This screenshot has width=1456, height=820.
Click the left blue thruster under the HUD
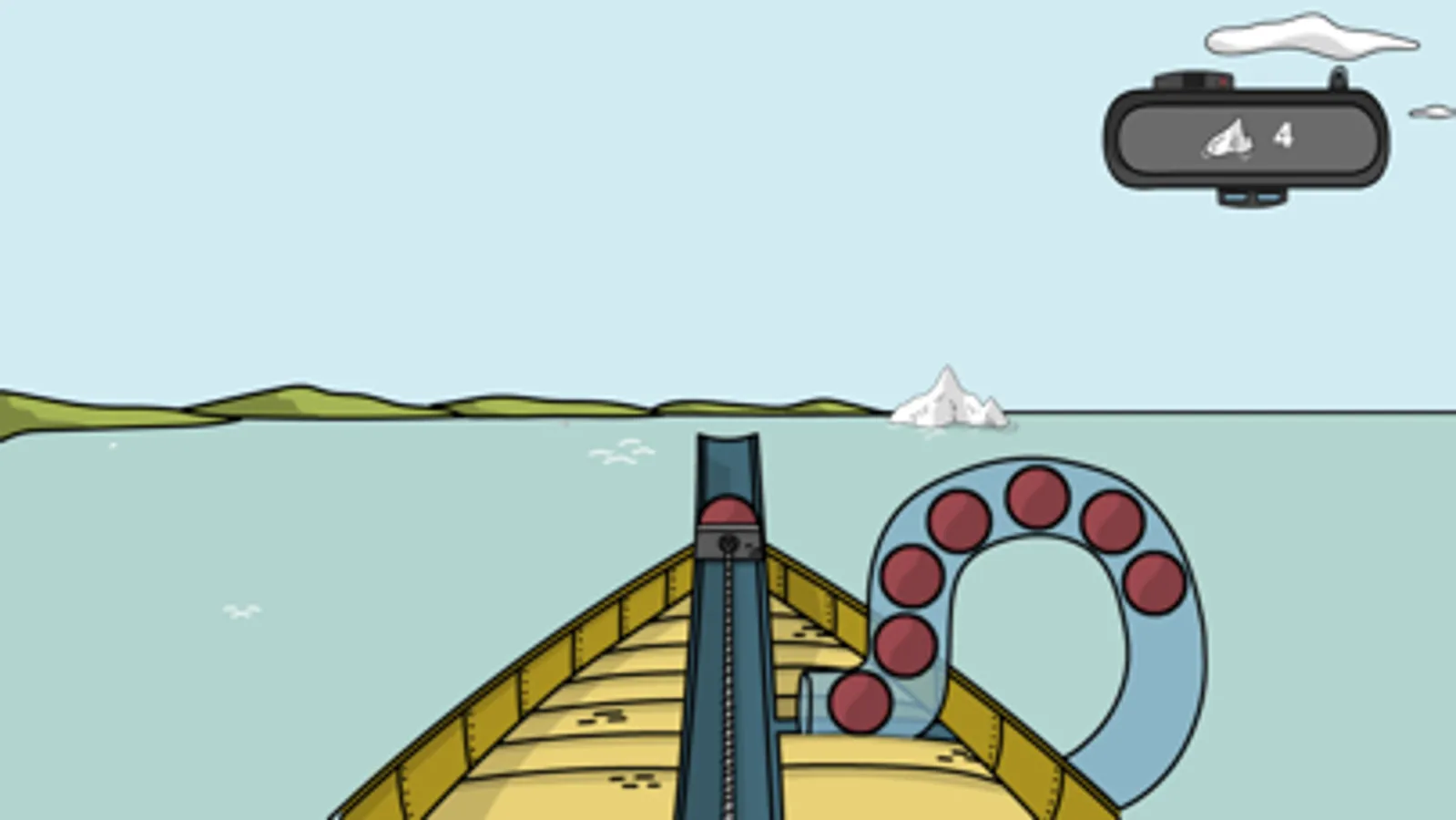(x=1237, y=198)
